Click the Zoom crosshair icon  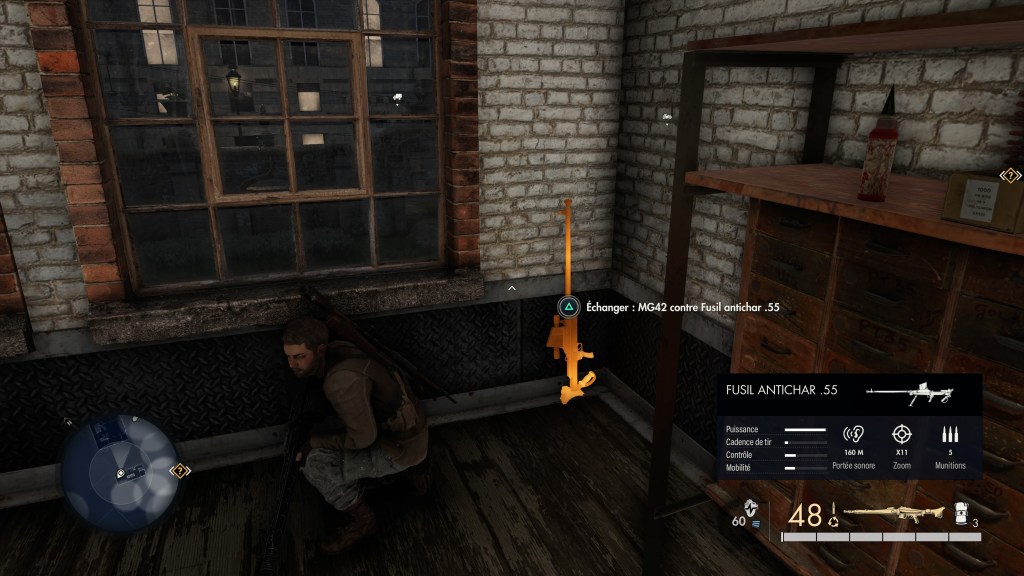coord(902,435)
